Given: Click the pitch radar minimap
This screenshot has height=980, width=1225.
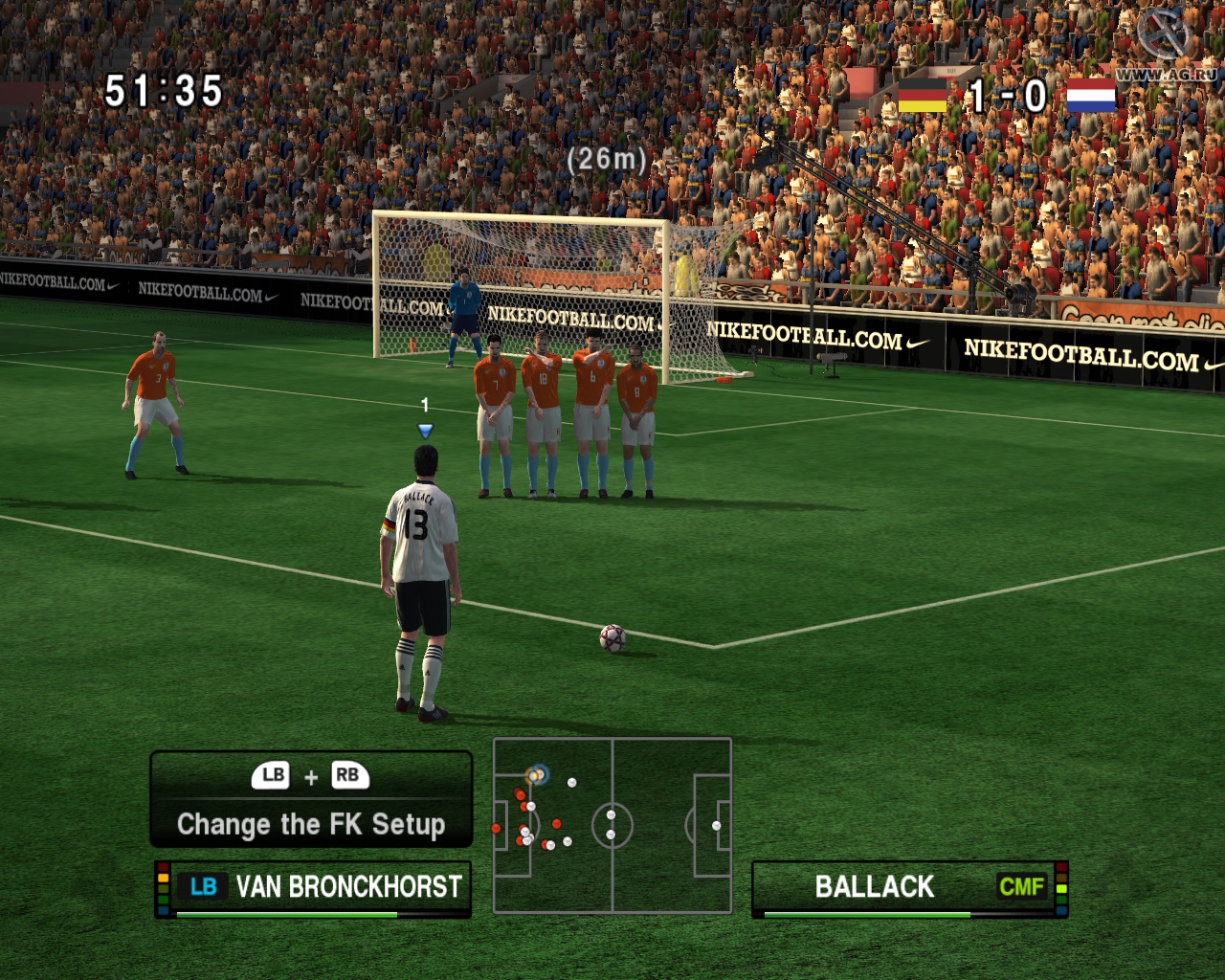Looking at the screenshot, I should [x=612, y=825].
